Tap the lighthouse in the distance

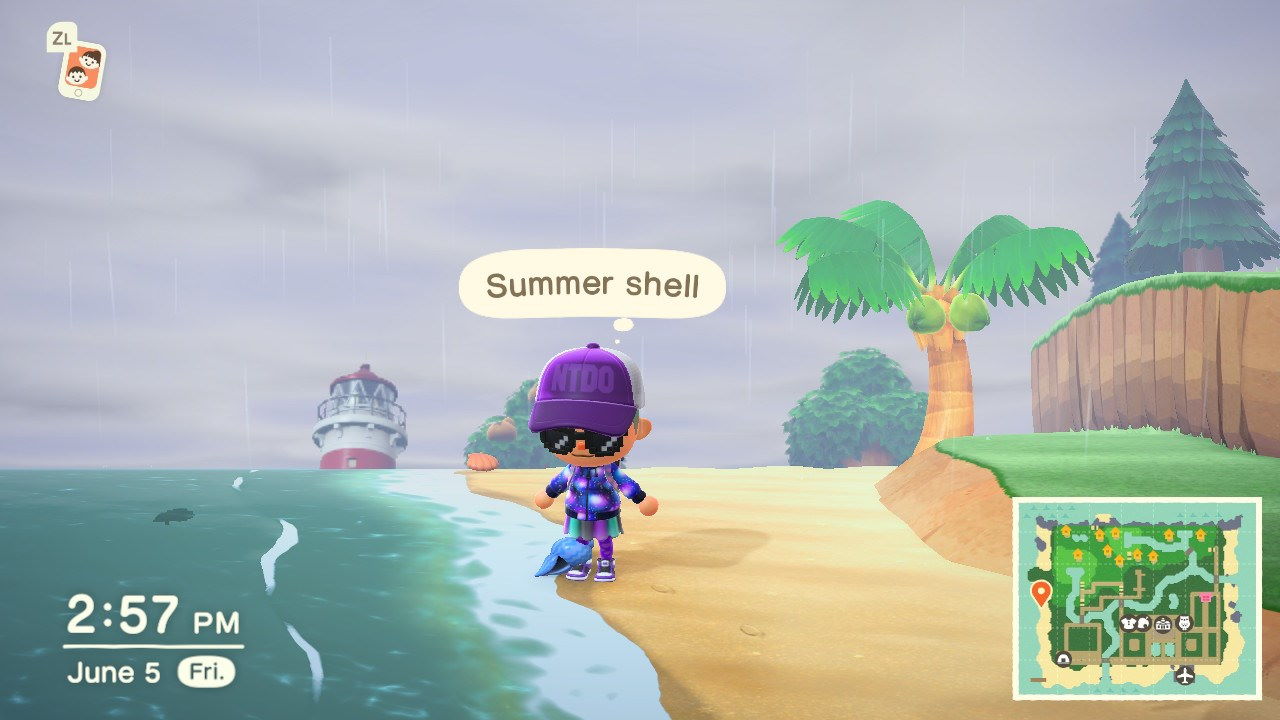click(x=360, y=420)
